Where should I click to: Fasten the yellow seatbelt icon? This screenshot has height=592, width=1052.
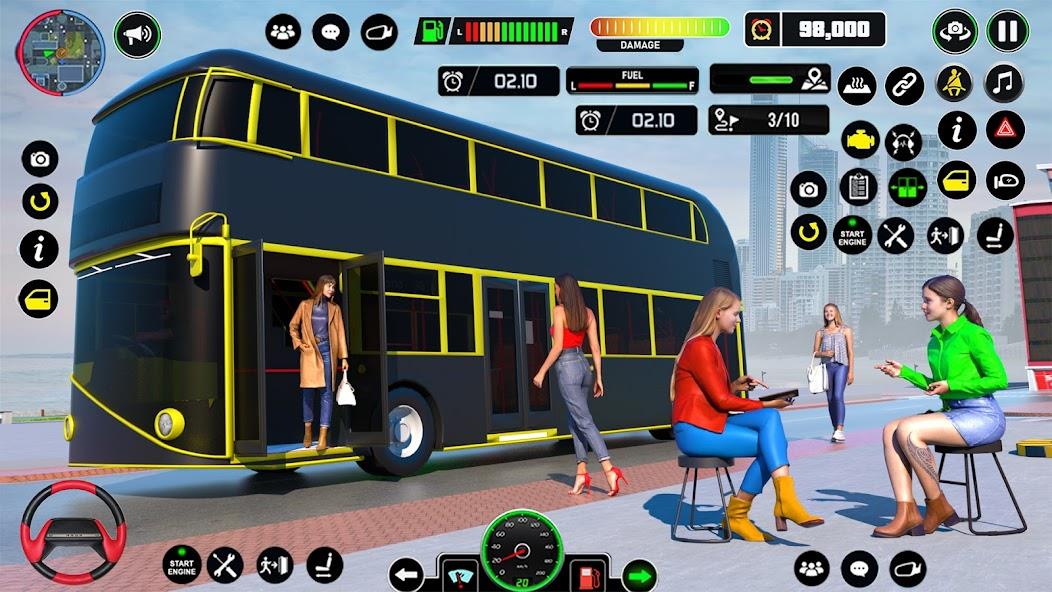coord(954,83)
